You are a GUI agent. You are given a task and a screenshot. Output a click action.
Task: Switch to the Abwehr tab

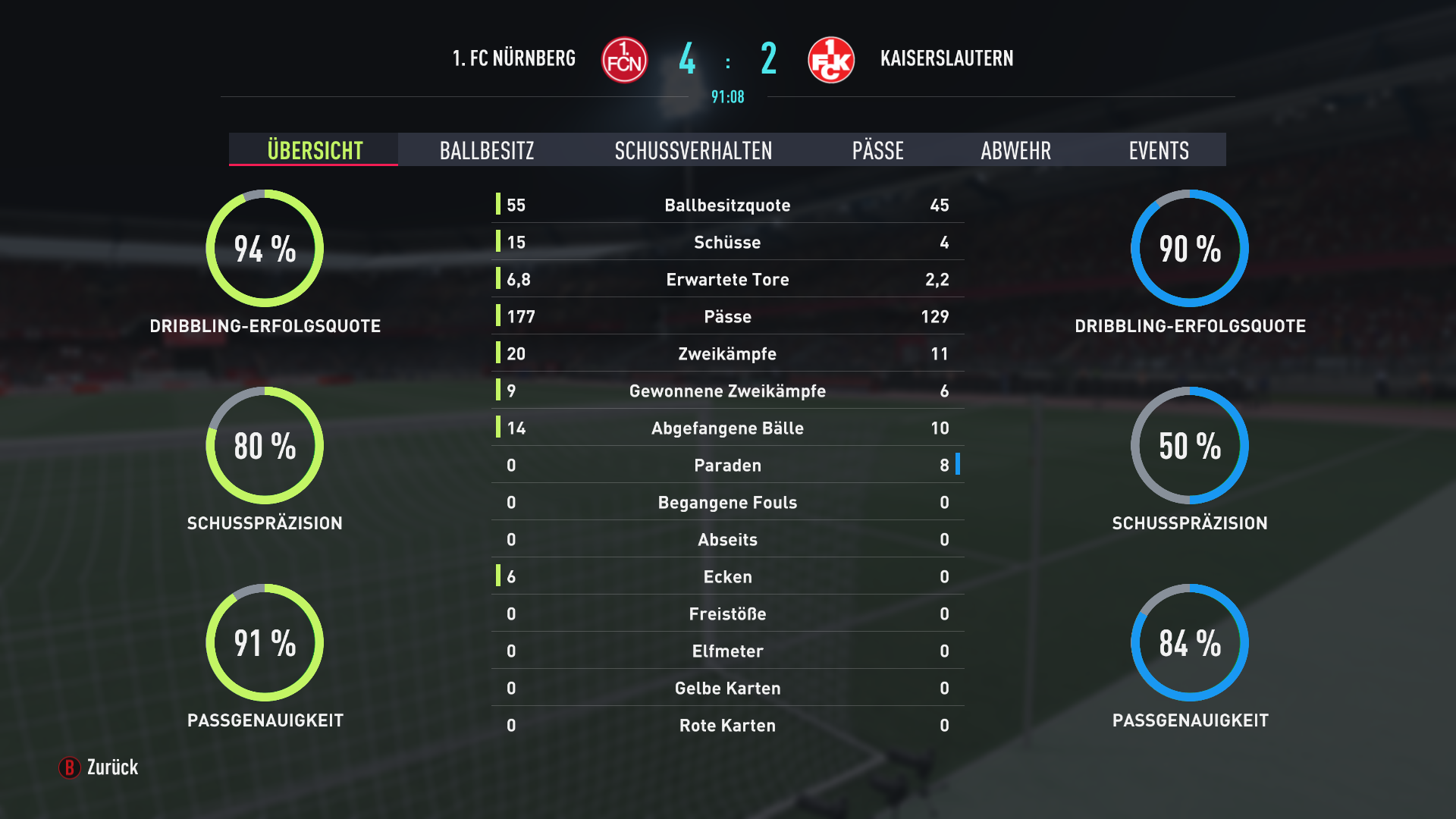point(1015,150)
